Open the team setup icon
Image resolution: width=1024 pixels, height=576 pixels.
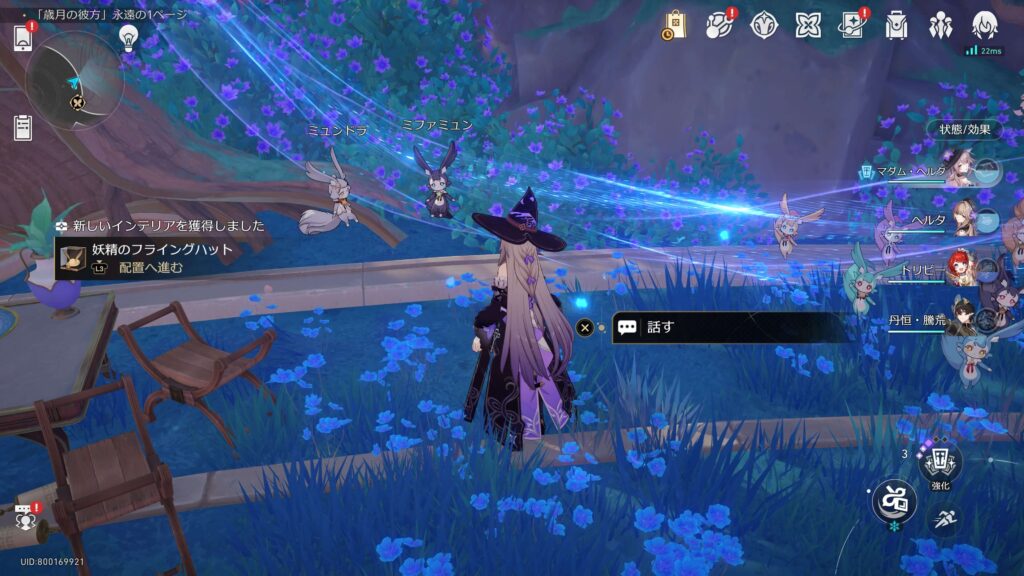(x=940, y=25)
